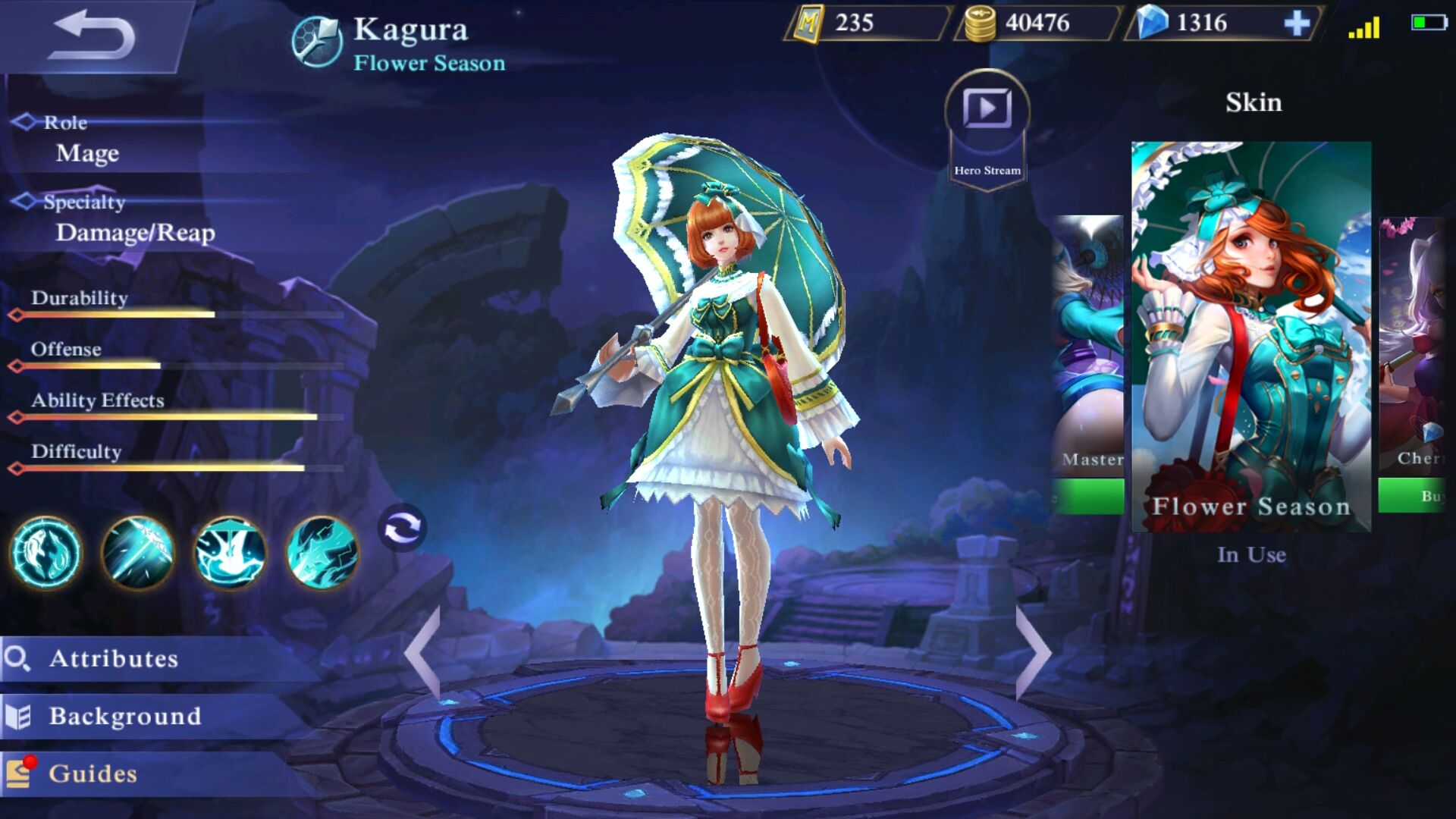Open the Hero Stream video
Screen dimensions: 1456x819
click(987, 110)
